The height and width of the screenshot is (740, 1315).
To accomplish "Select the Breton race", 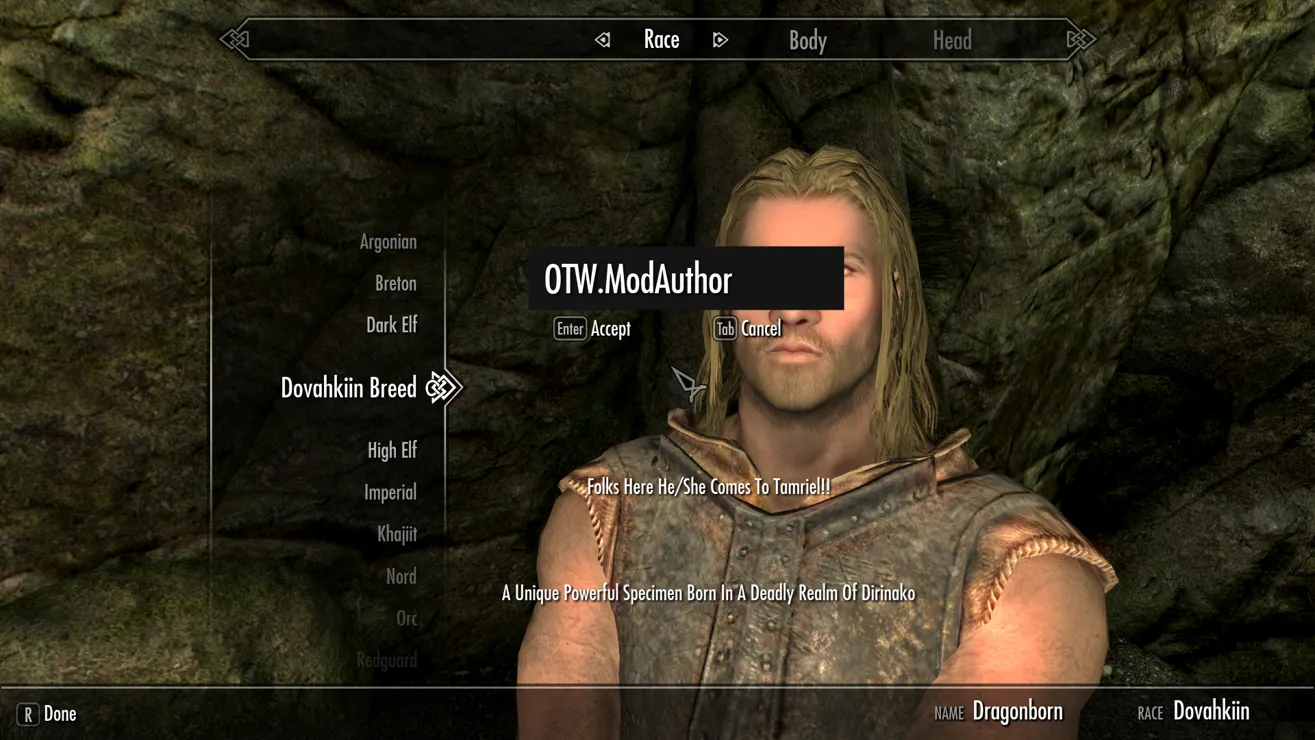I will click(395, 283).
